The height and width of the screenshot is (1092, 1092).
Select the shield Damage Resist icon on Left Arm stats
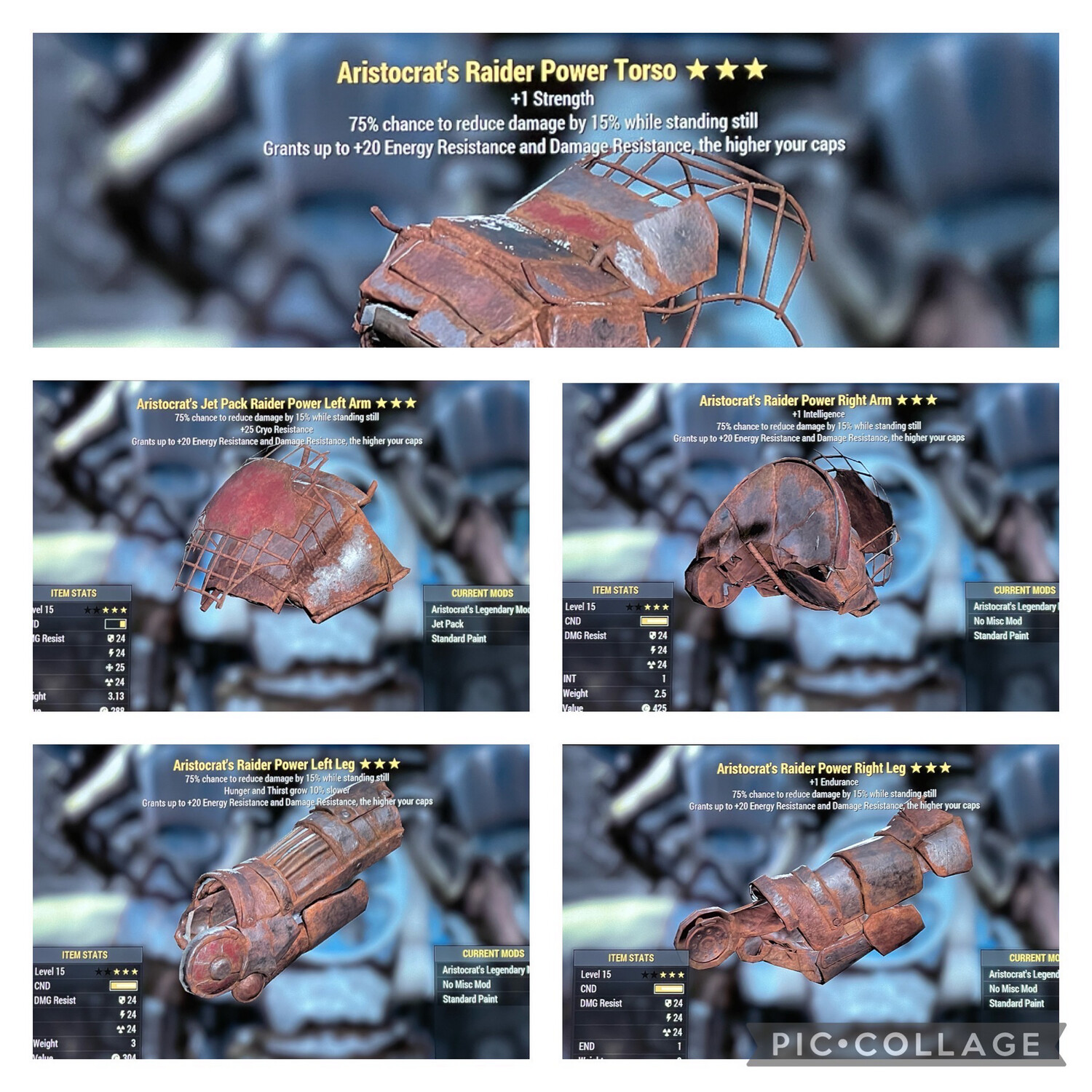click(111, 638)
